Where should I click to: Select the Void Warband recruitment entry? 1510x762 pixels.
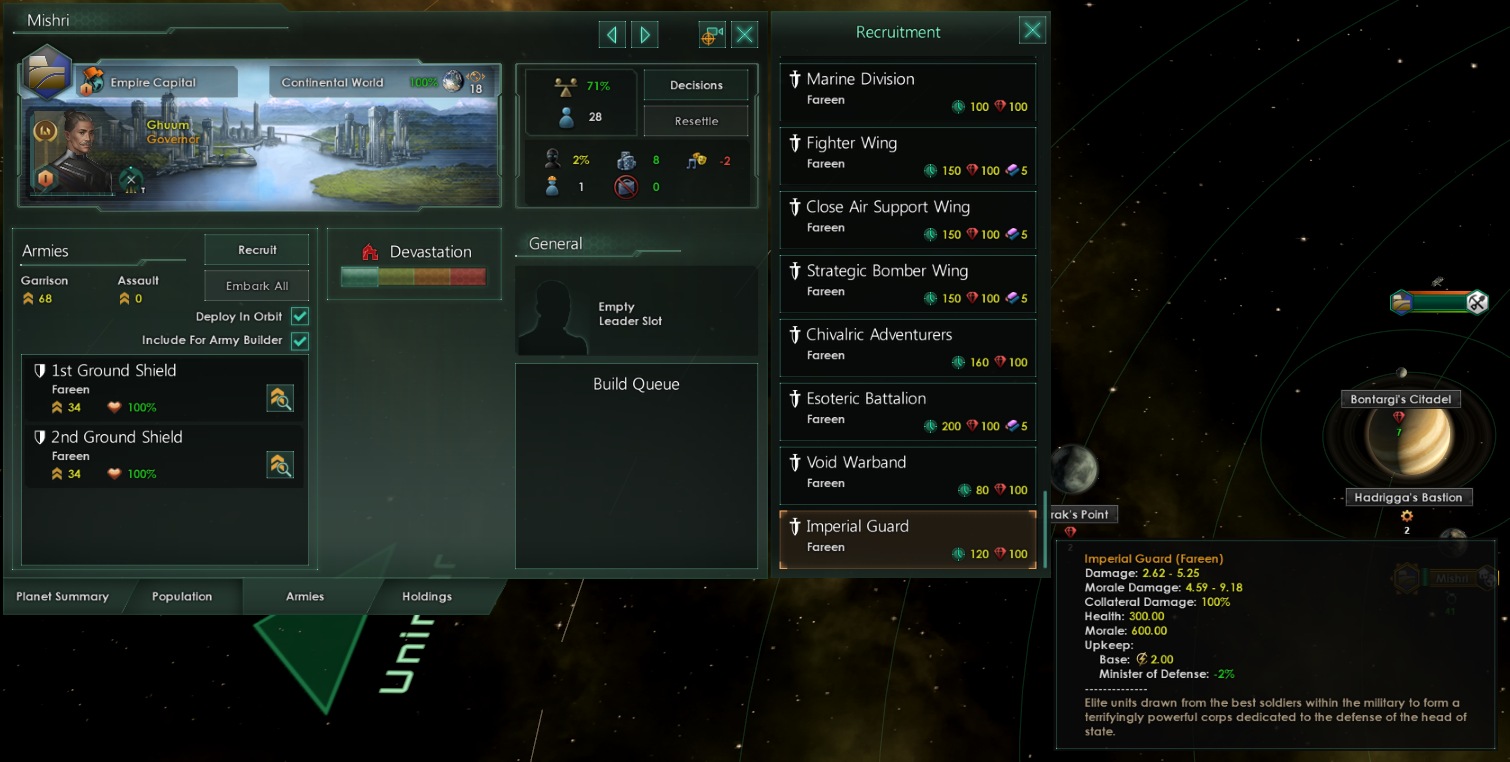pos(907,474)
